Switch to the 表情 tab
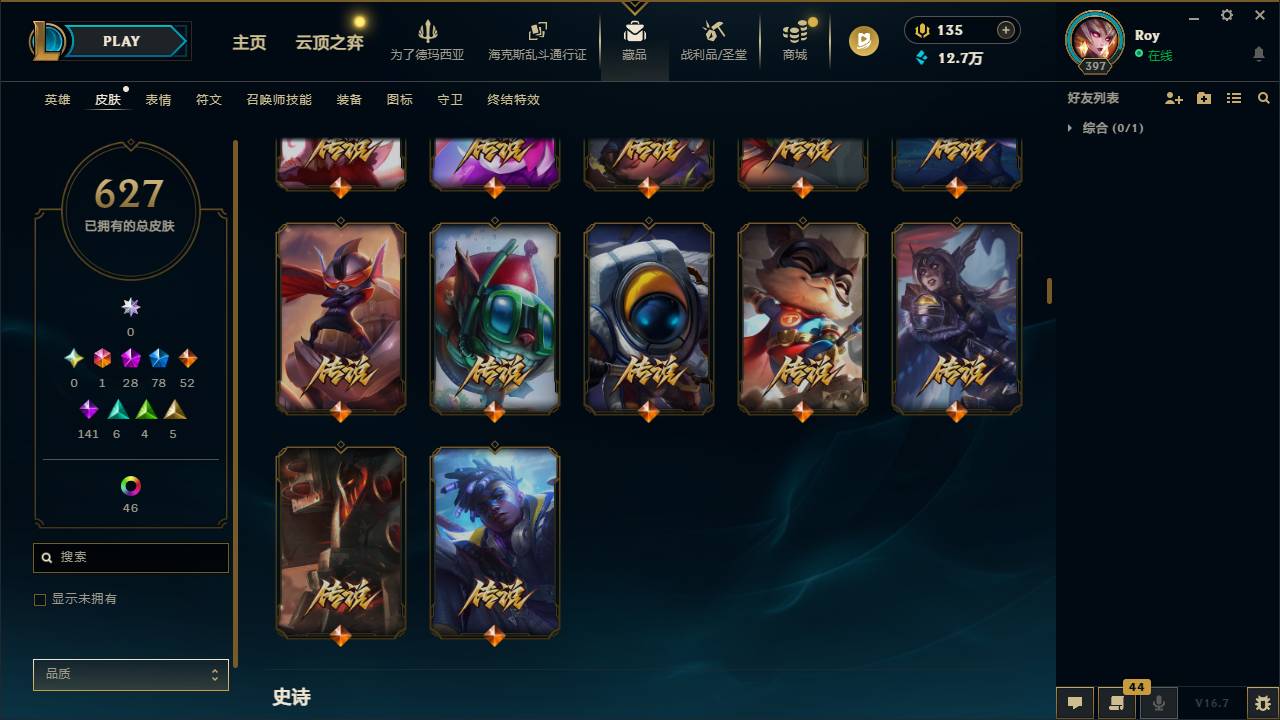Screen dimensions: 1280x720 point(157,100)
